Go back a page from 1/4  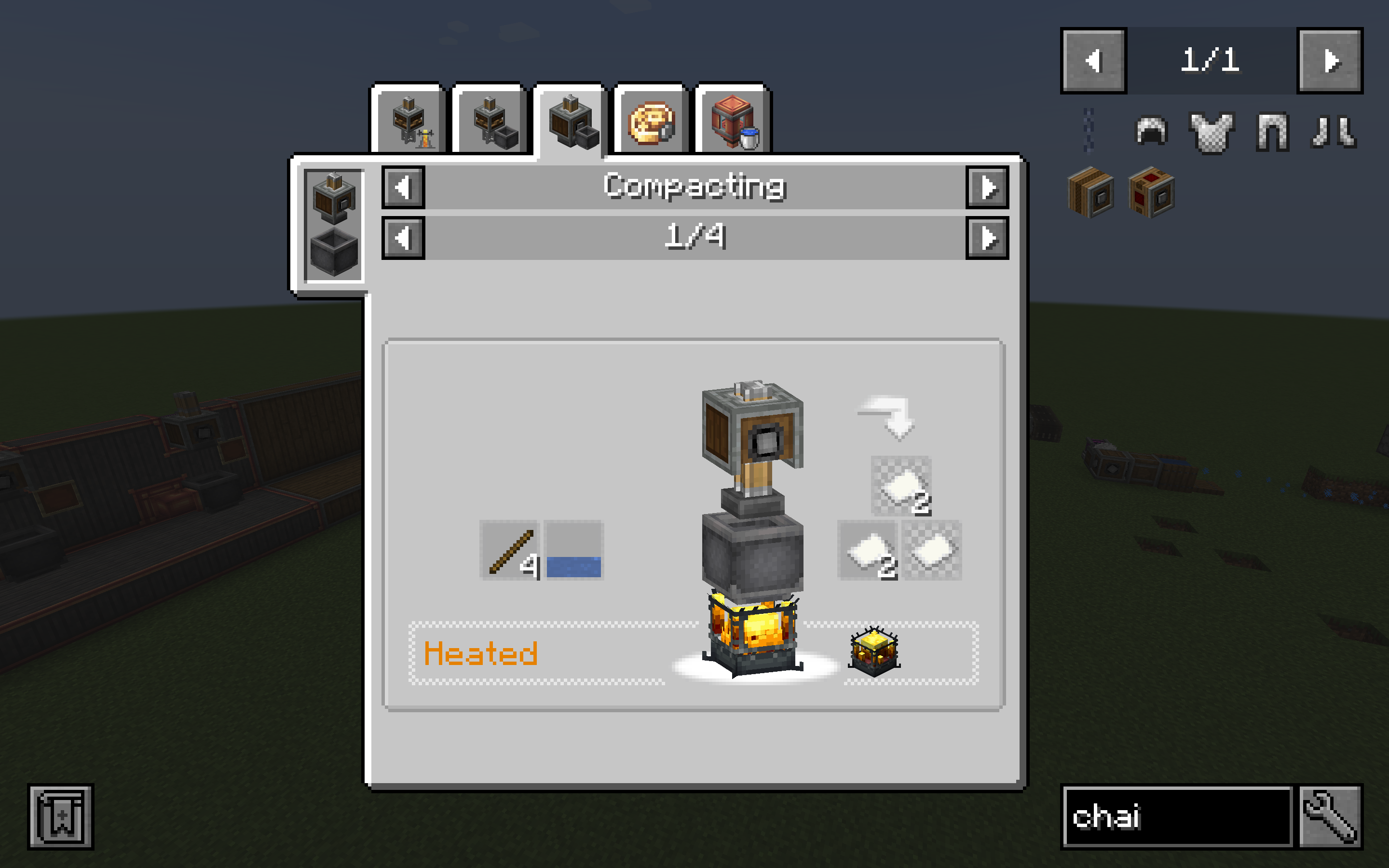pos(404,238)
